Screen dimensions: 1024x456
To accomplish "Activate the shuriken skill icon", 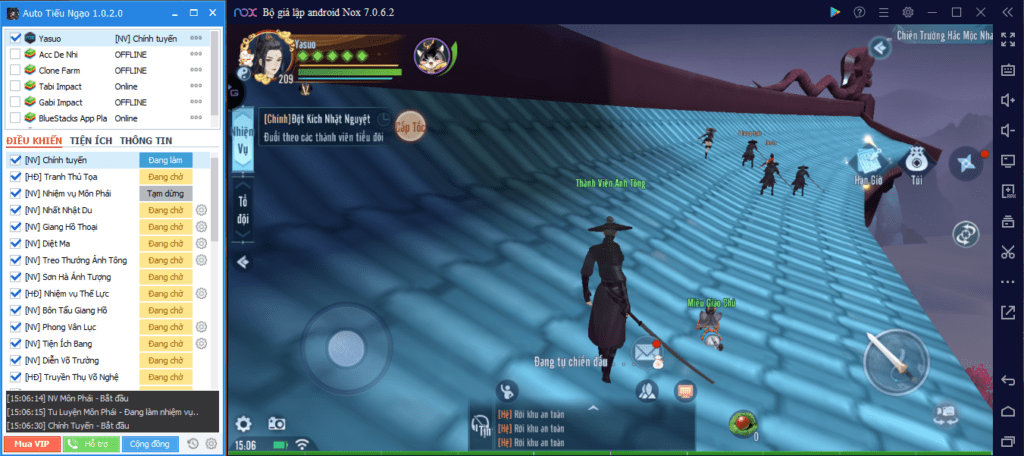I will pyautogui.click(x=966, y=165).
